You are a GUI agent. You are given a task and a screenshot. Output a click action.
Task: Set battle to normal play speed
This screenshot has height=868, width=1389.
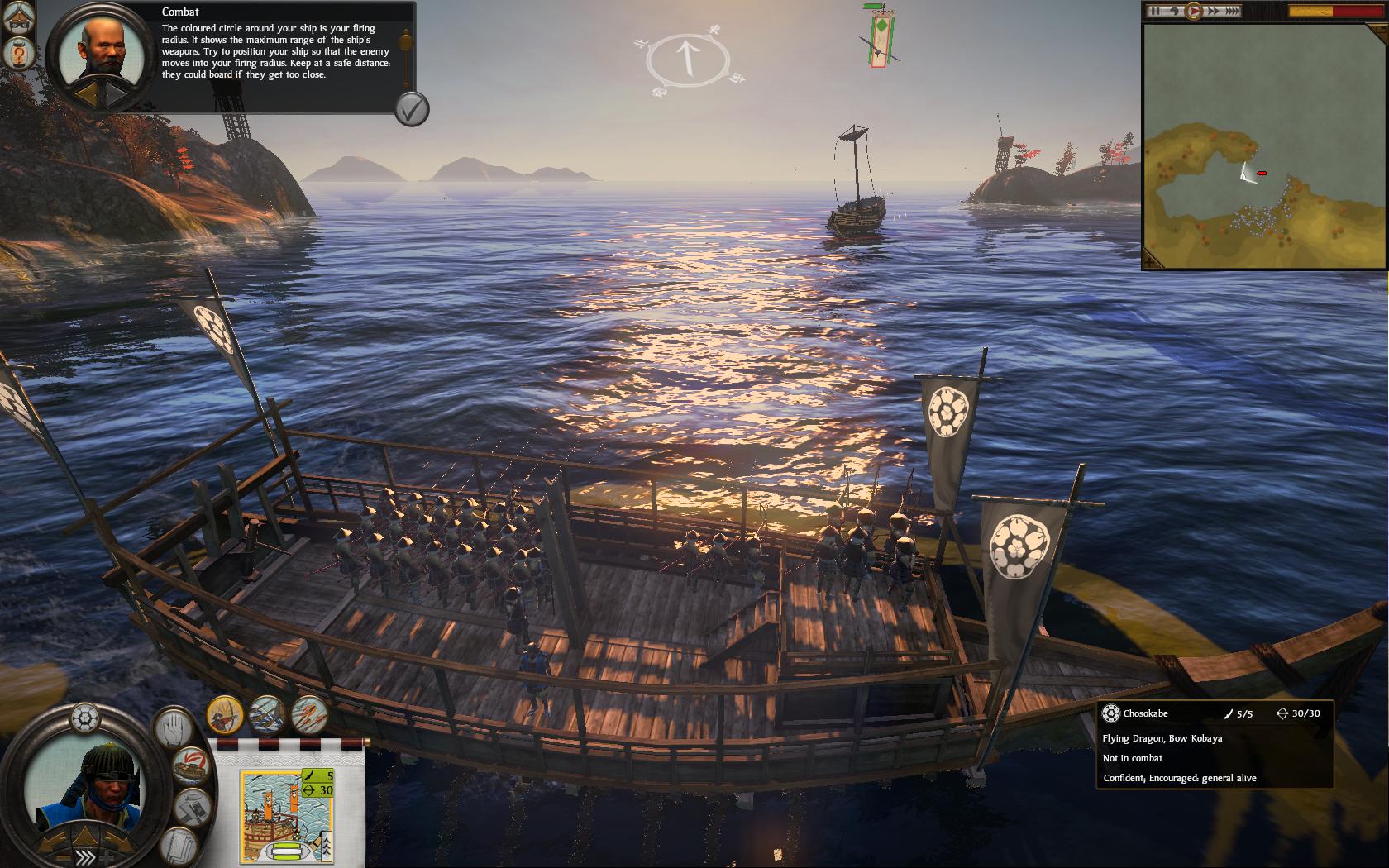pyautogui.click(x=1194, y=12)
